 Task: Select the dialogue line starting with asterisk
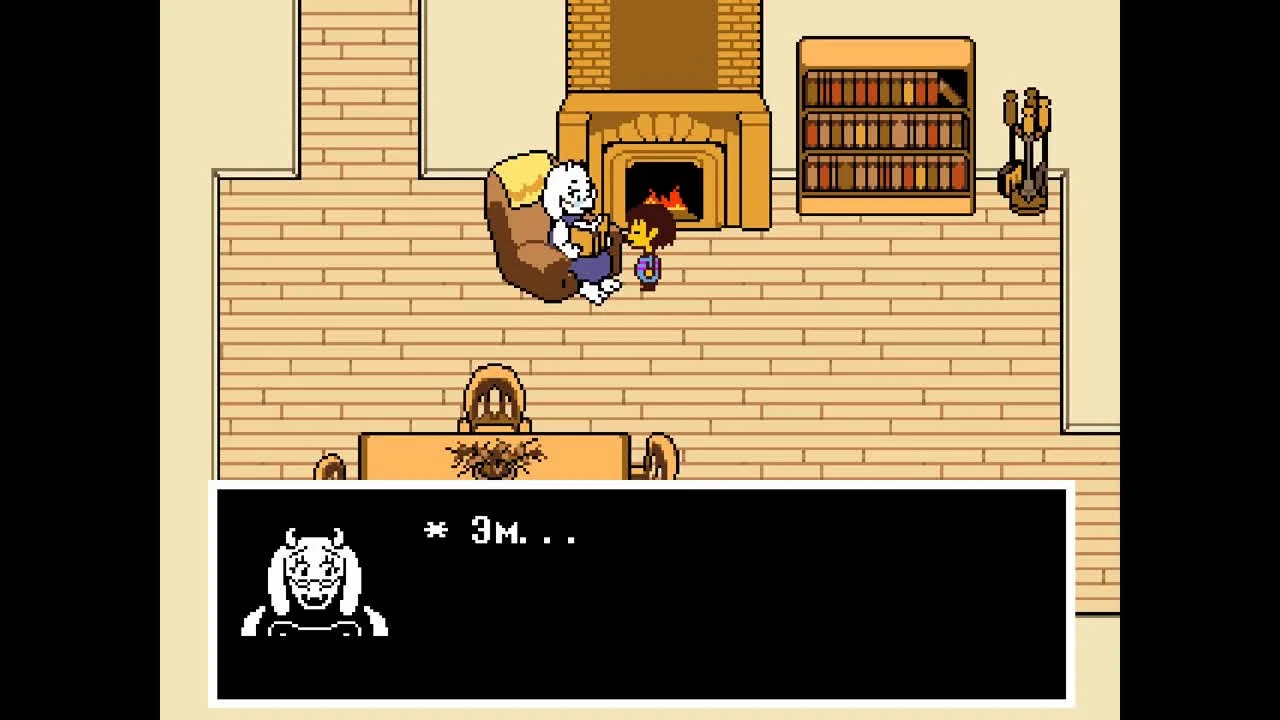pyautogui.click(x=500, y=532)
